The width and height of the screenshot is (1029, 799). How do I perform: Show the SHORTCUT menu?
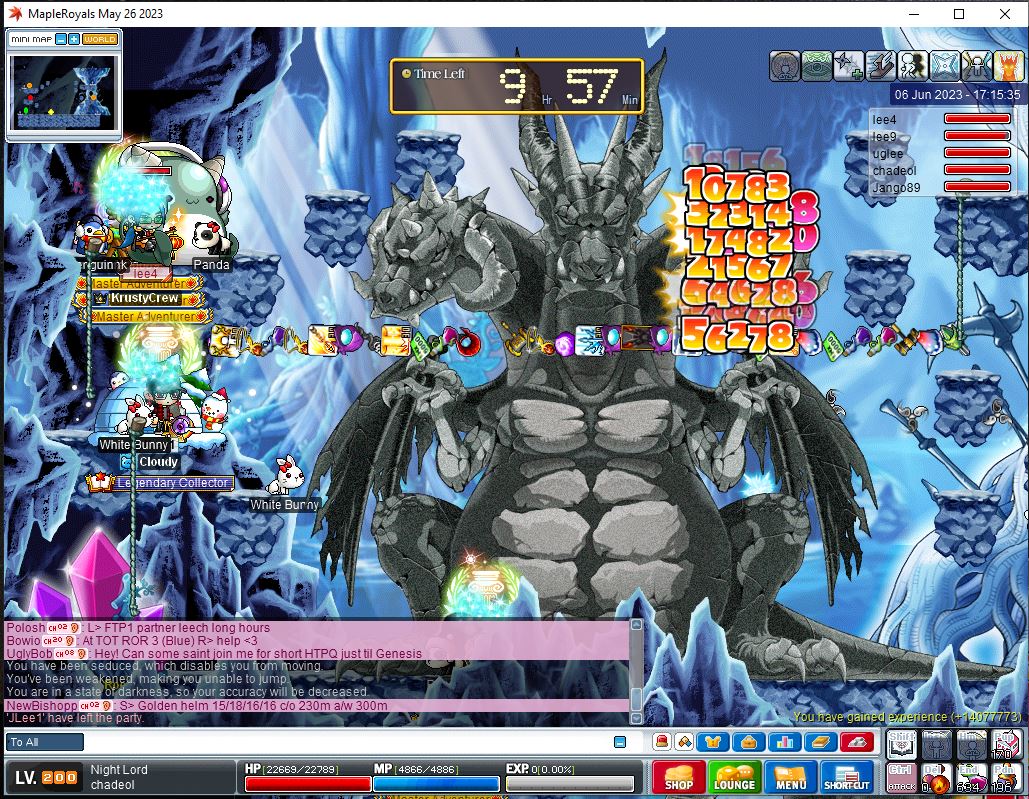[846, 777]
